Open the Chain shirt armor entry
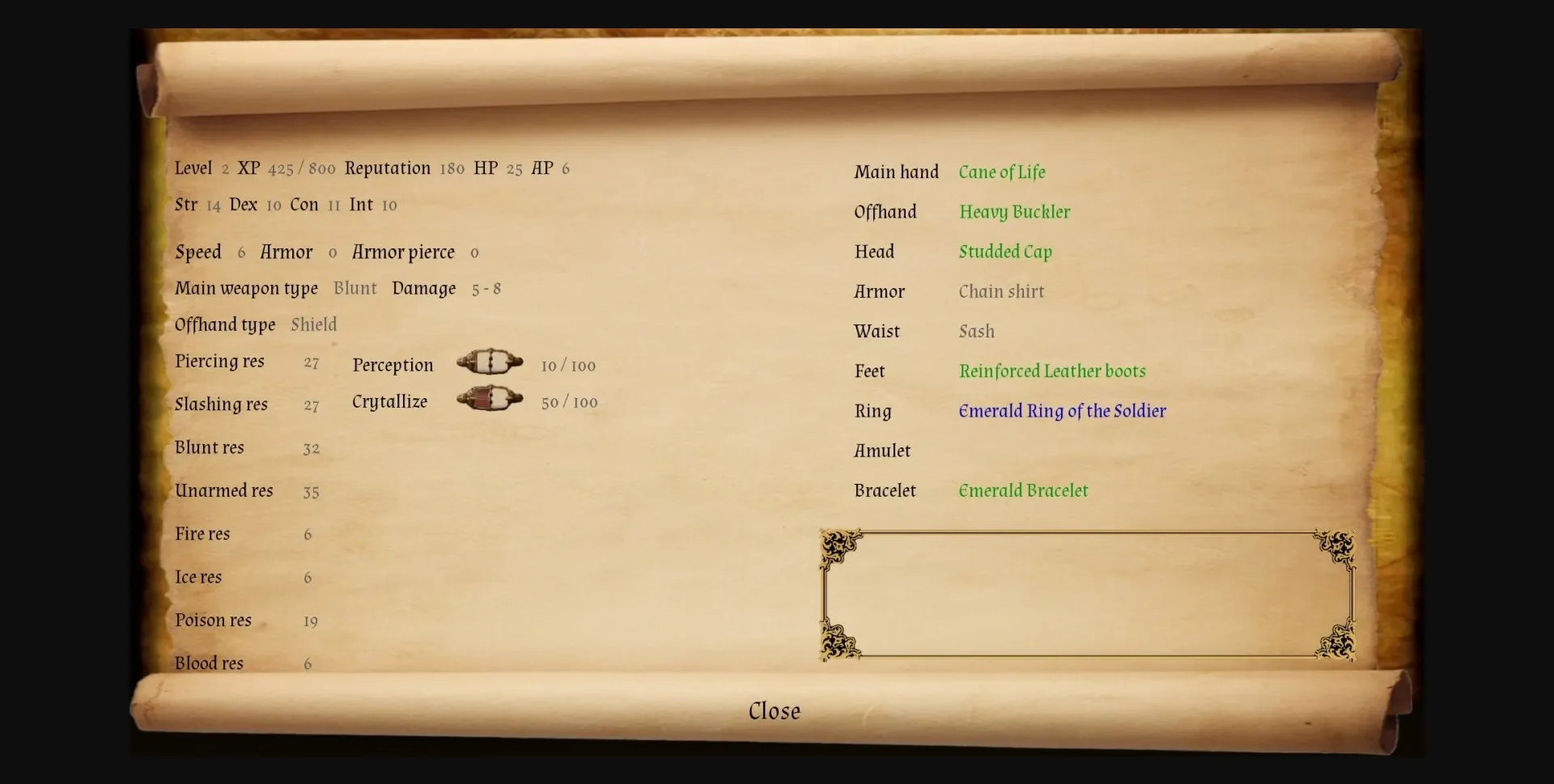The width and height of the screenshot is (1554, 784). click(1000, 291)
